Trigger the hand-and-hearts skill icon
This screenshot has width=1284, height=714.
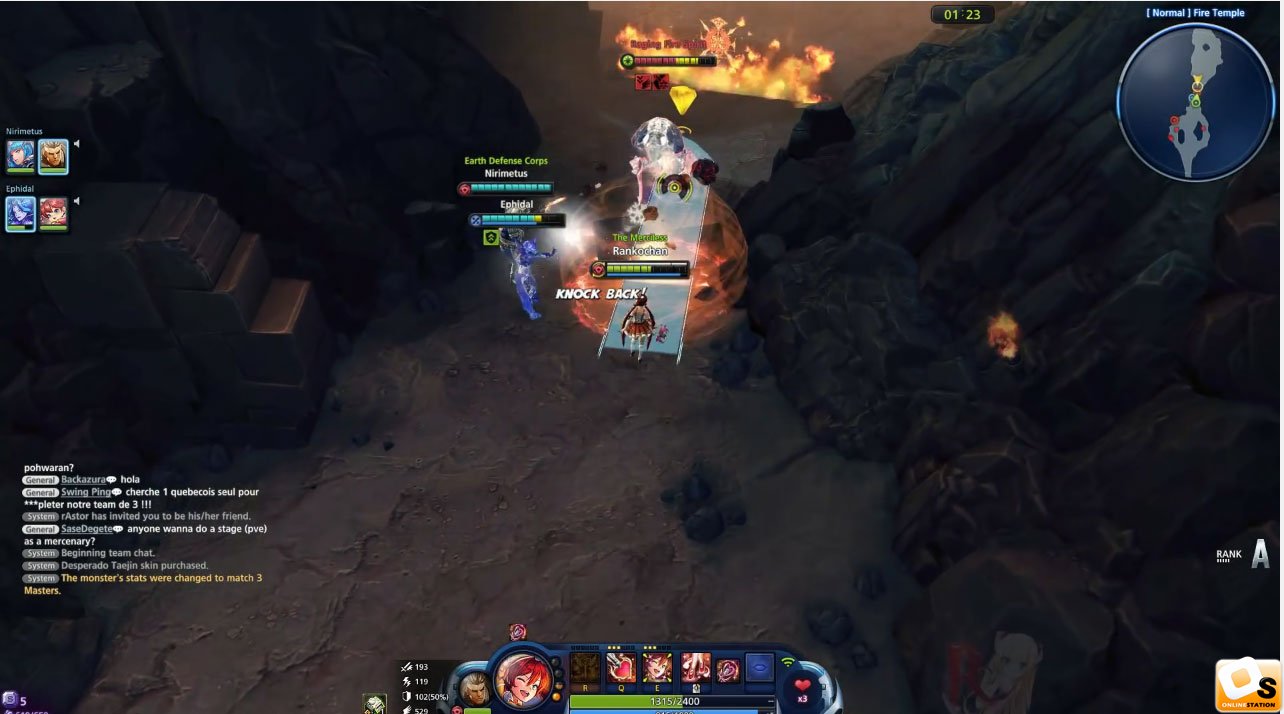click(695, 668)
